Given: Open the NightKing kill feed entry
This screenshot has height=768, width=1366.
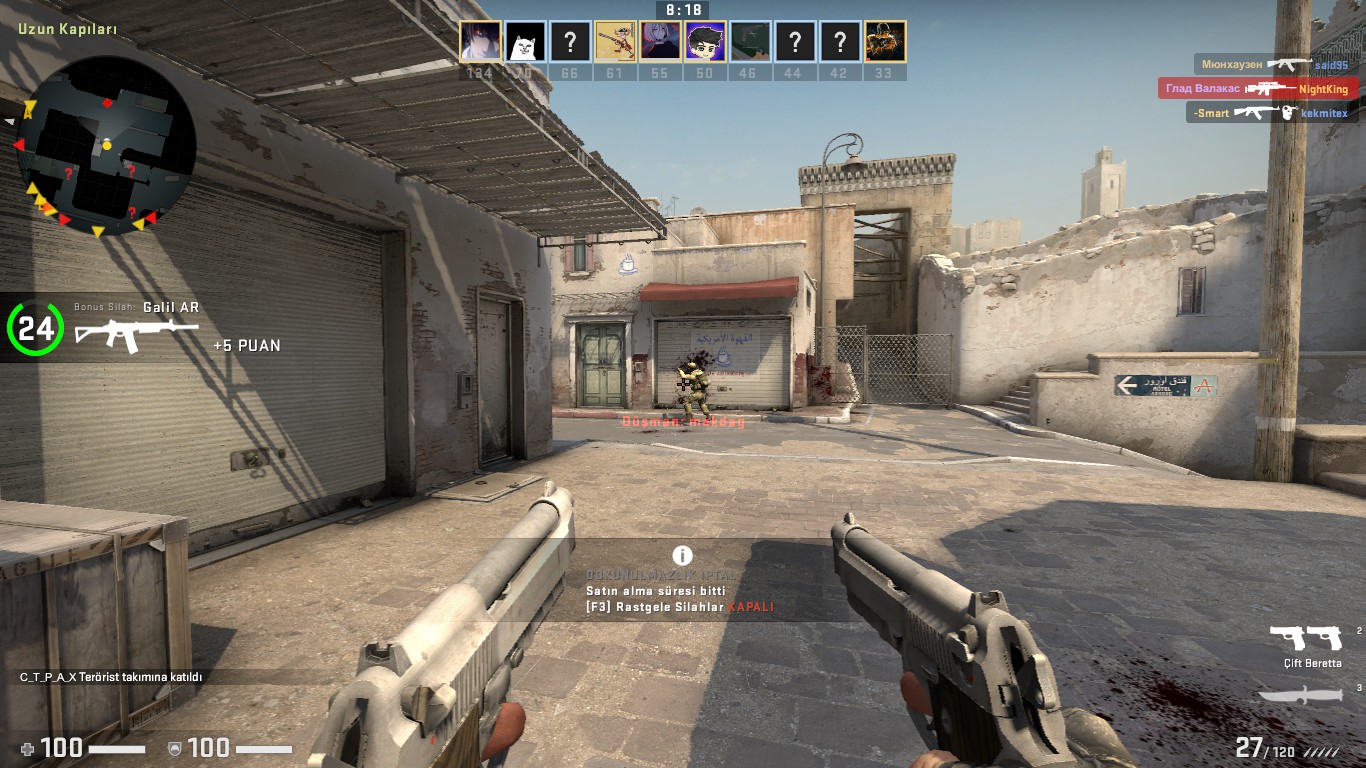Looking at the screenshot, I should pos(1257,89).
